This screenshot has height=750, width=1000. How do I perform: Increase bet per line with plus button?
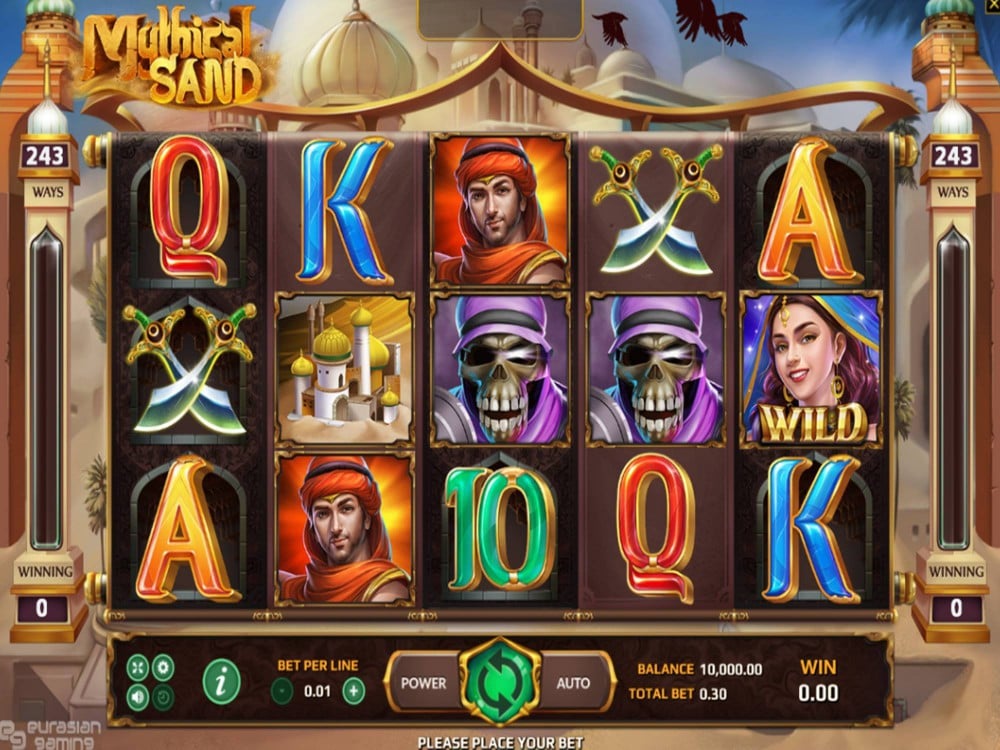tap(353, 689)
